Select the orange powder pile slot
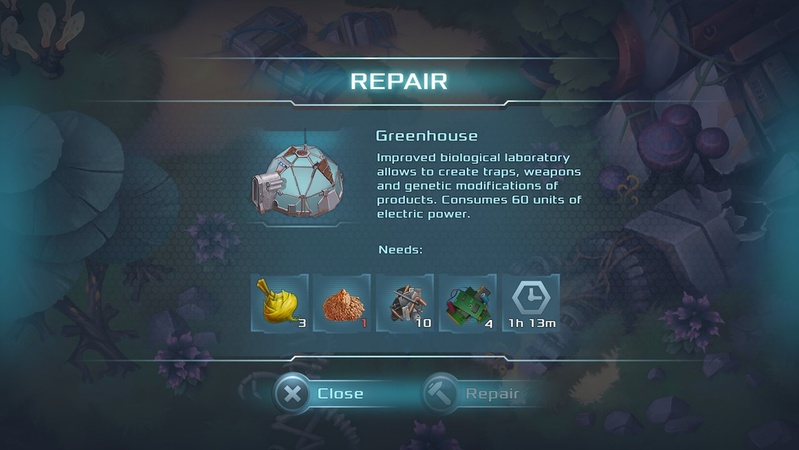 pyautogui.click(x=343, y=303)
